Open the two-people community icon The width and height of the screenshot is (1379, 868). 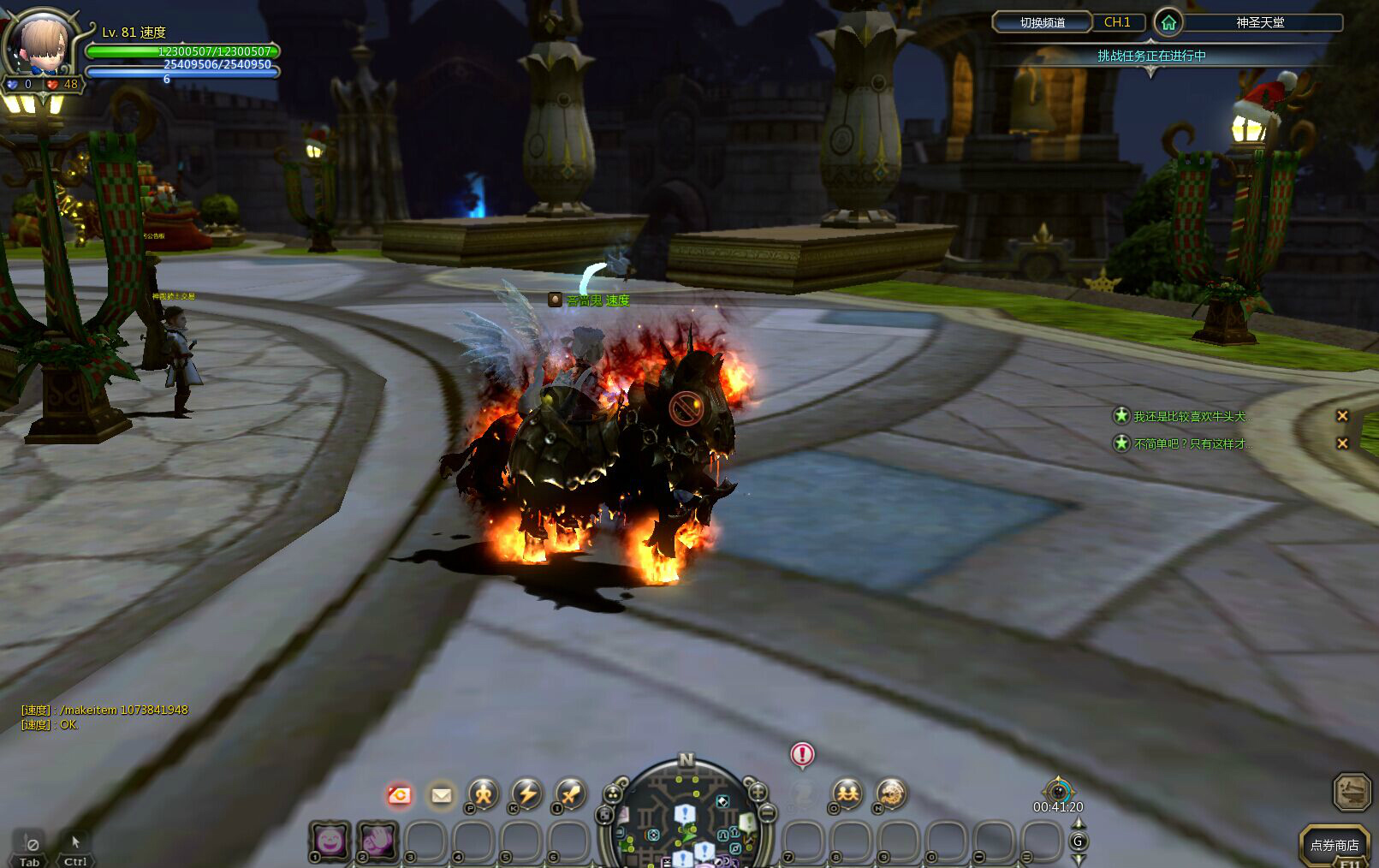(x=847, y=794)
